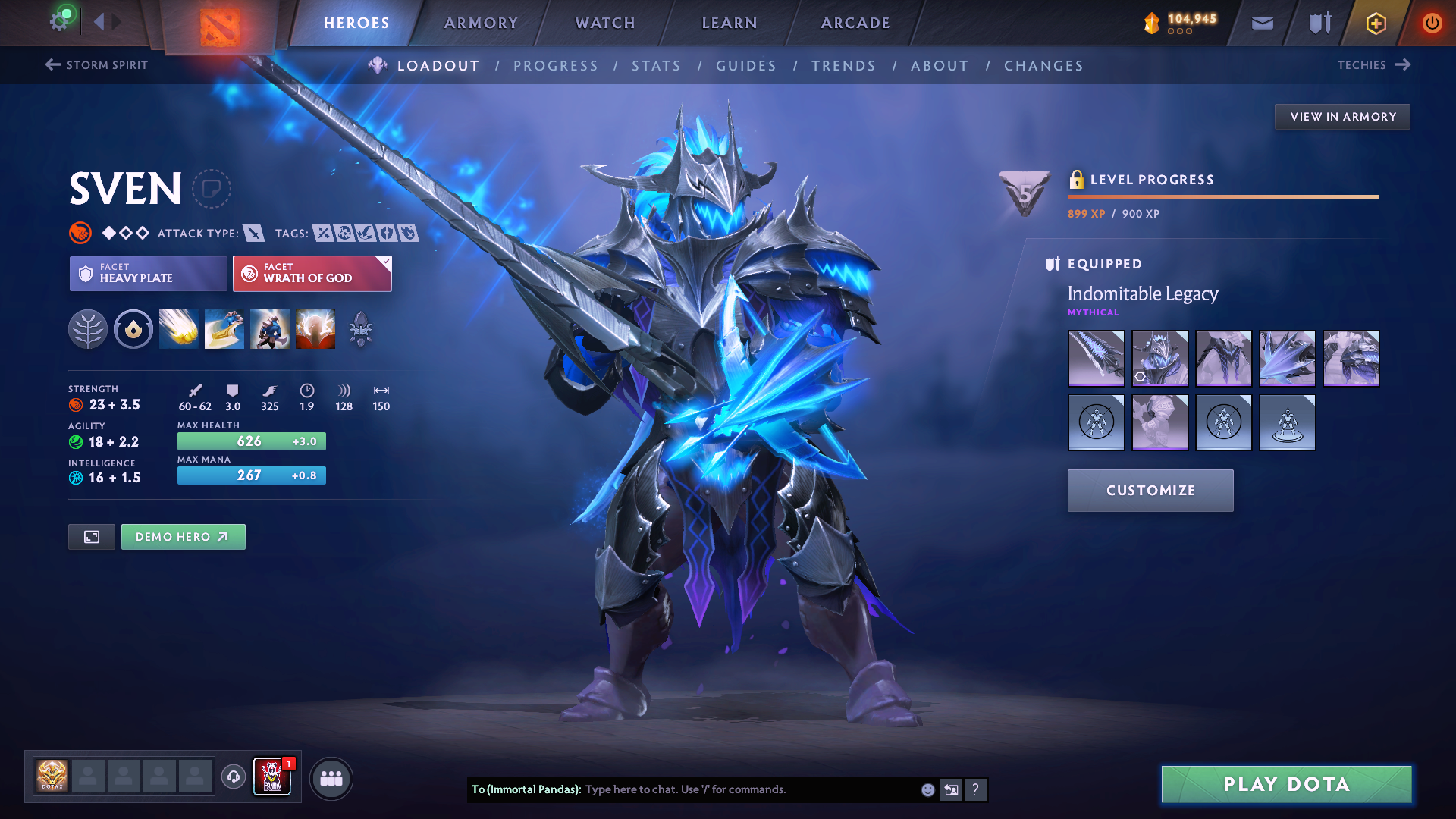Start matchmaking with Play Dota
Image resolution: width=1456 pixels, height=819 pixels.
click(x=1286, y=784)
